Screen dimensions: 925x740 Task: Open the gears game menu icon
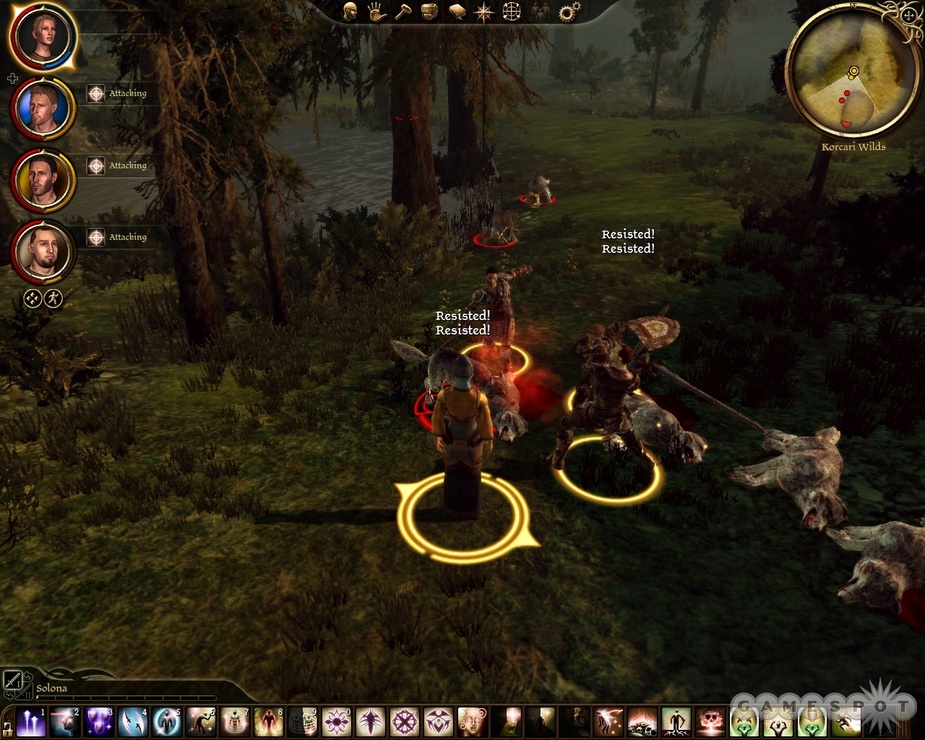tap(569, 12)
